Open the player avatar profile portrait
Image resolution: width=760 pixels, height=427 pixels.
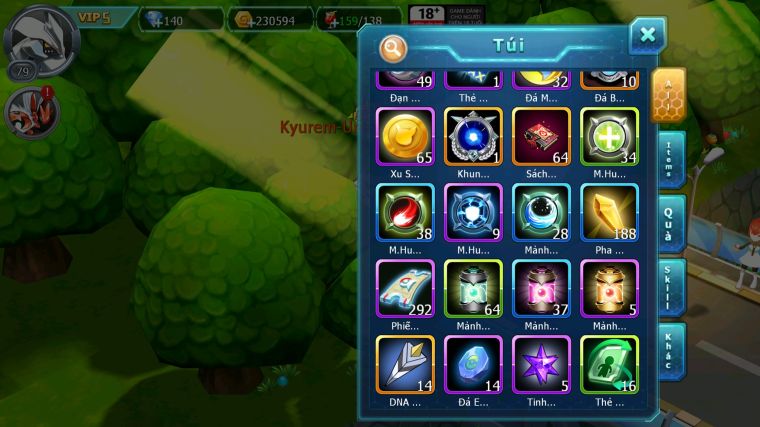(40, 37)
